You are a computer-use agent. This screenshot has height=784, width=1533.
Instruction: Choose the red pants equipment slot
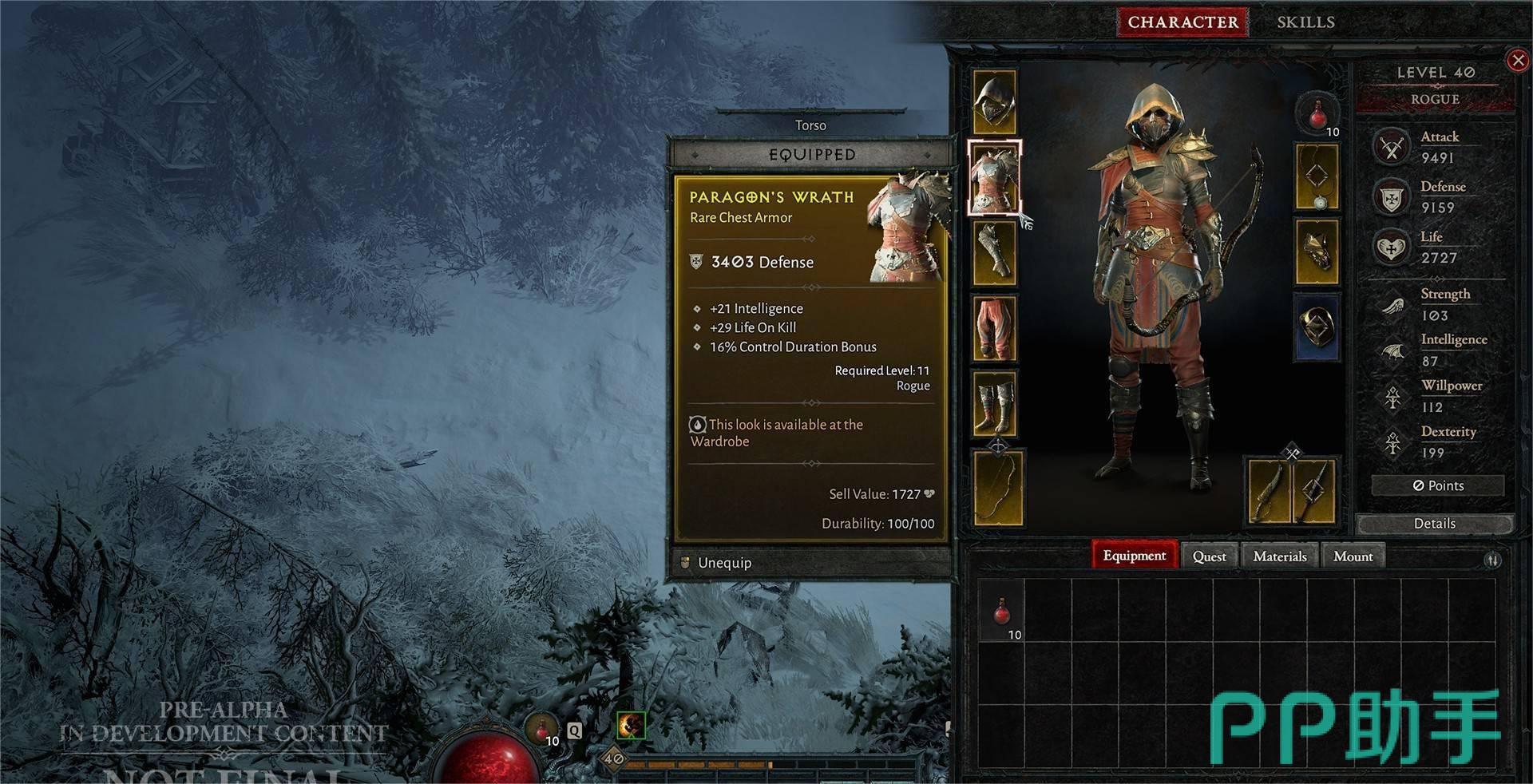[x=994, y=328]
